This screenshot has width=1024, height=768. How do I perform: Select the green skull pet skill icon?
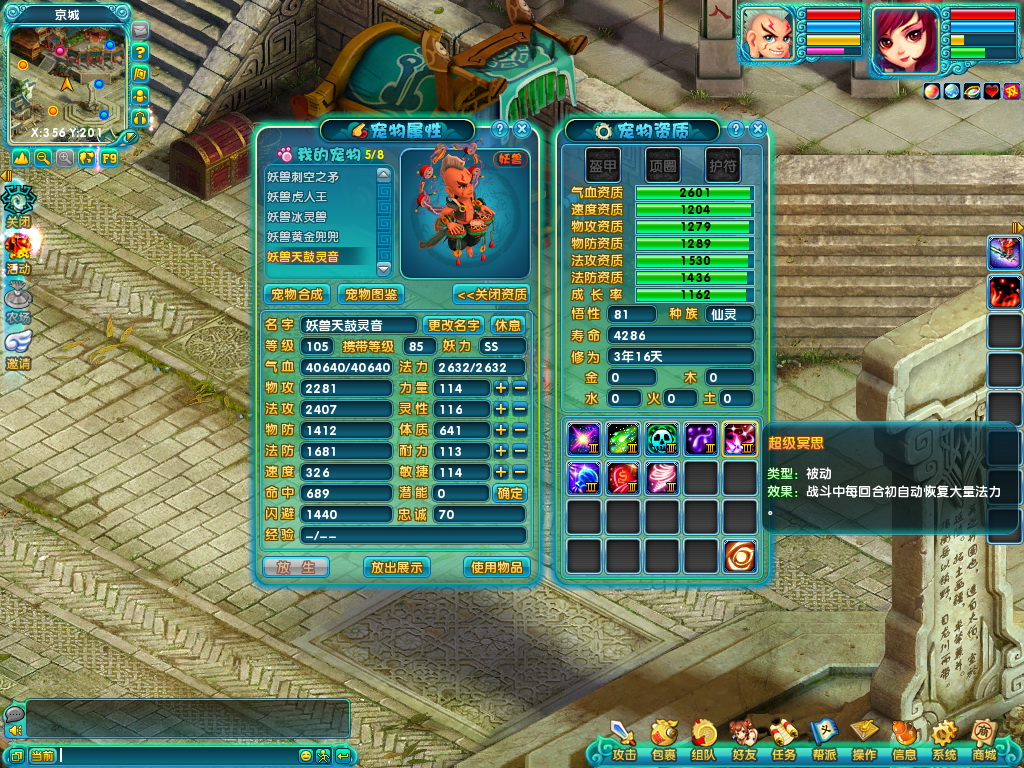pyautogui.click(x=661, y=439)
